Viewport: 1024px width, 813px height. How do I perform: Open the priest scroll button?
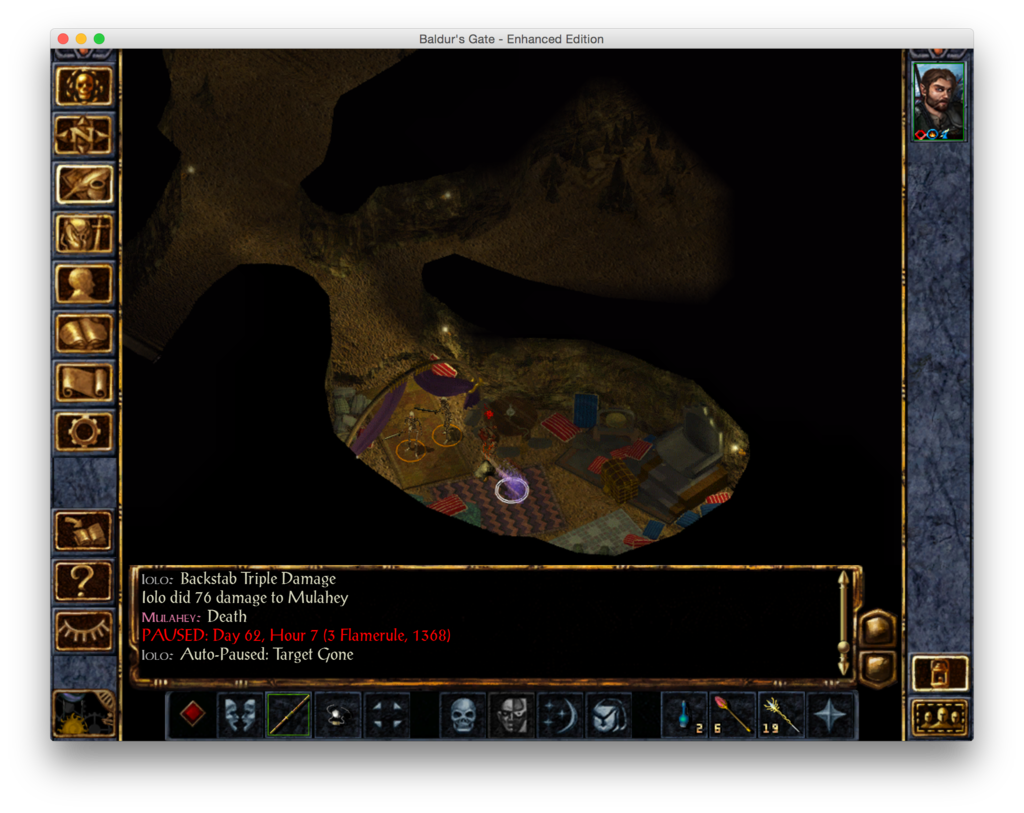point(84,382)
